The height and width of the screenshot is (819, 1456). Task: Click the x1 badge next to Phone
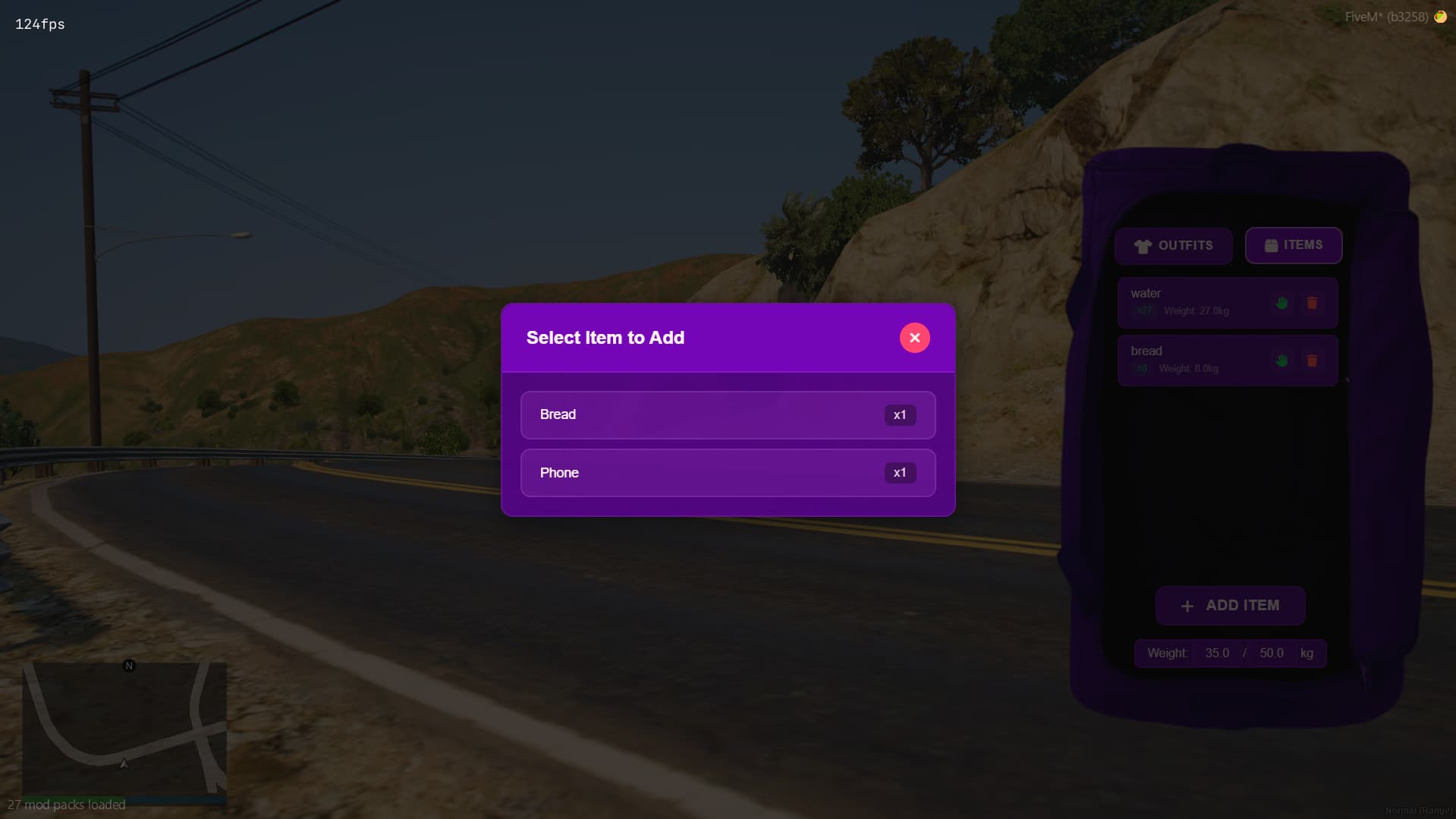[x=900, y=472]
